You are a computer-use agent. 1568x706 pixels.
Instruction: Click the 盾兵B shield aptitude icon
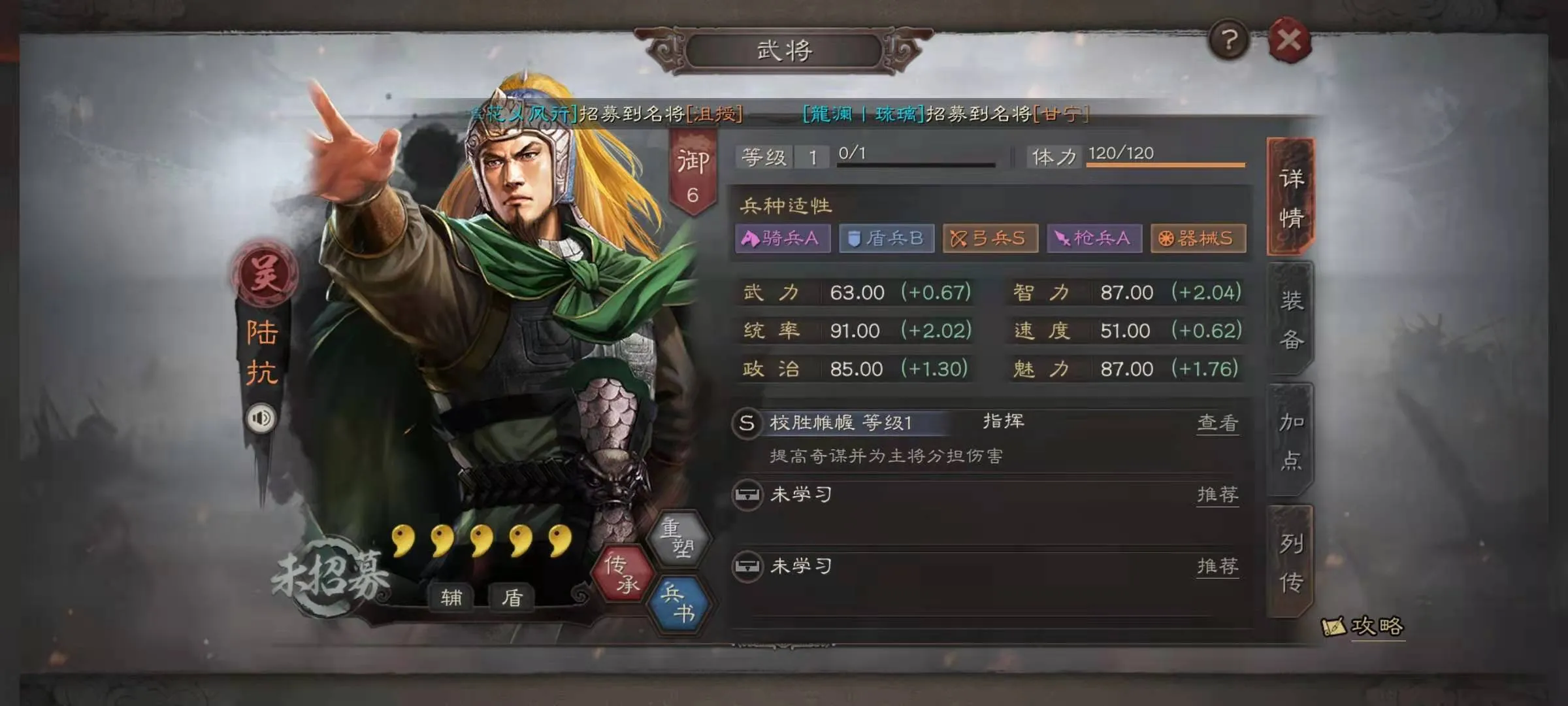click(x=885, y=239)
